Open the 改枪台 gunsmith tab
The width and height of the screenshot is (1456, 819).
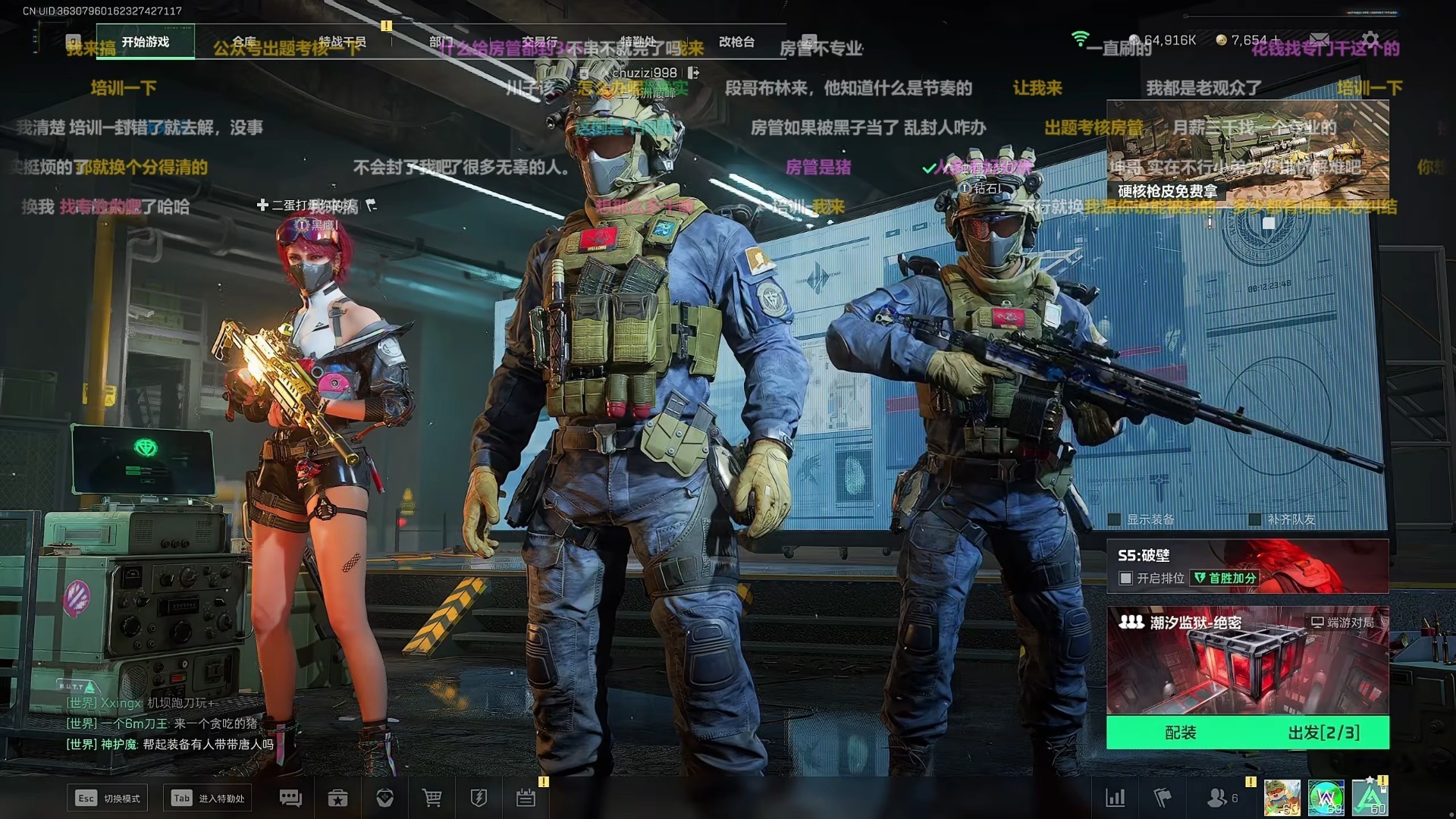coord(736,42)
